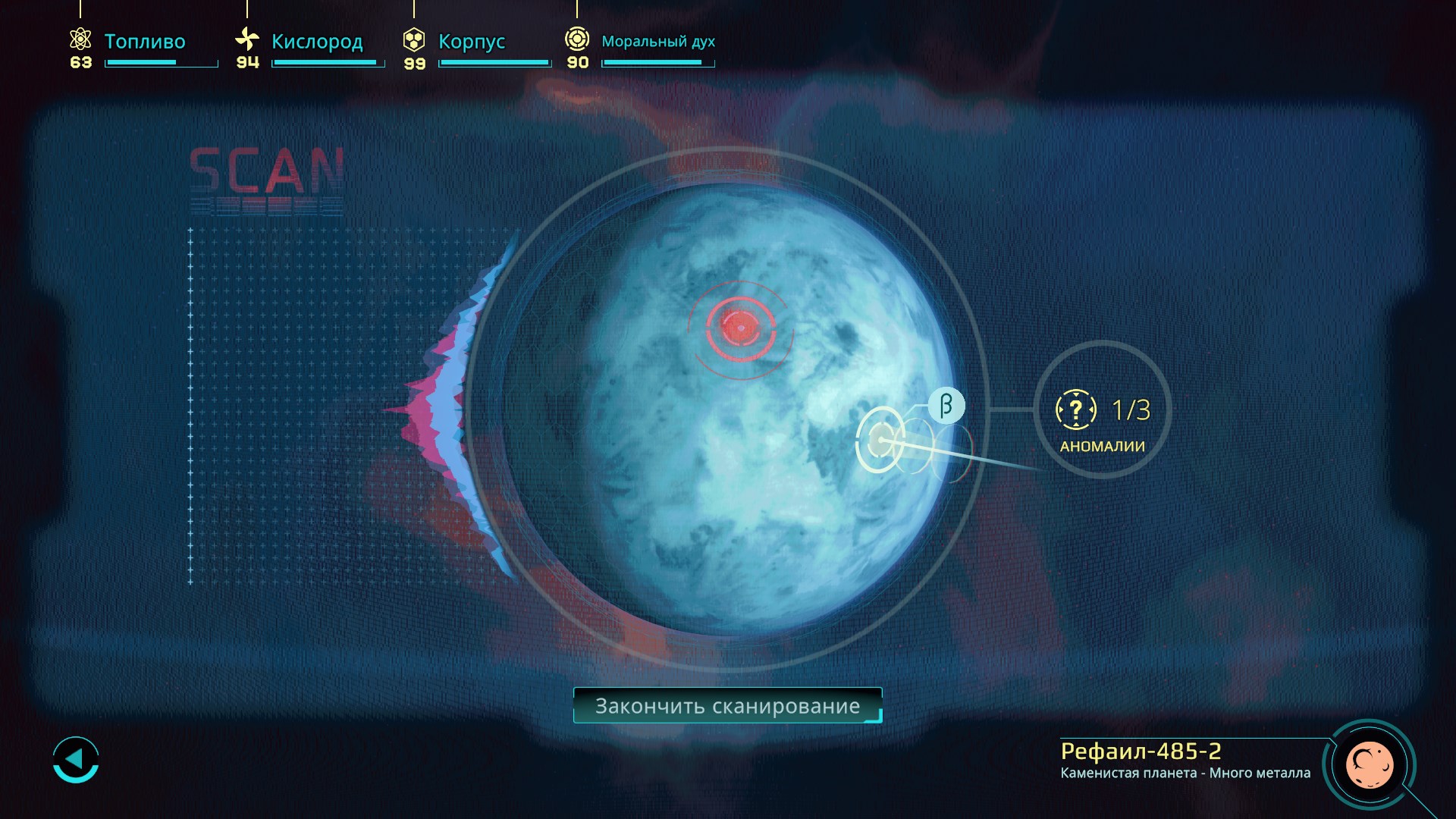The image size is (1456, 819).
Task: Open the Моральный дух morale icon
Action: click(x=577, y=37)
